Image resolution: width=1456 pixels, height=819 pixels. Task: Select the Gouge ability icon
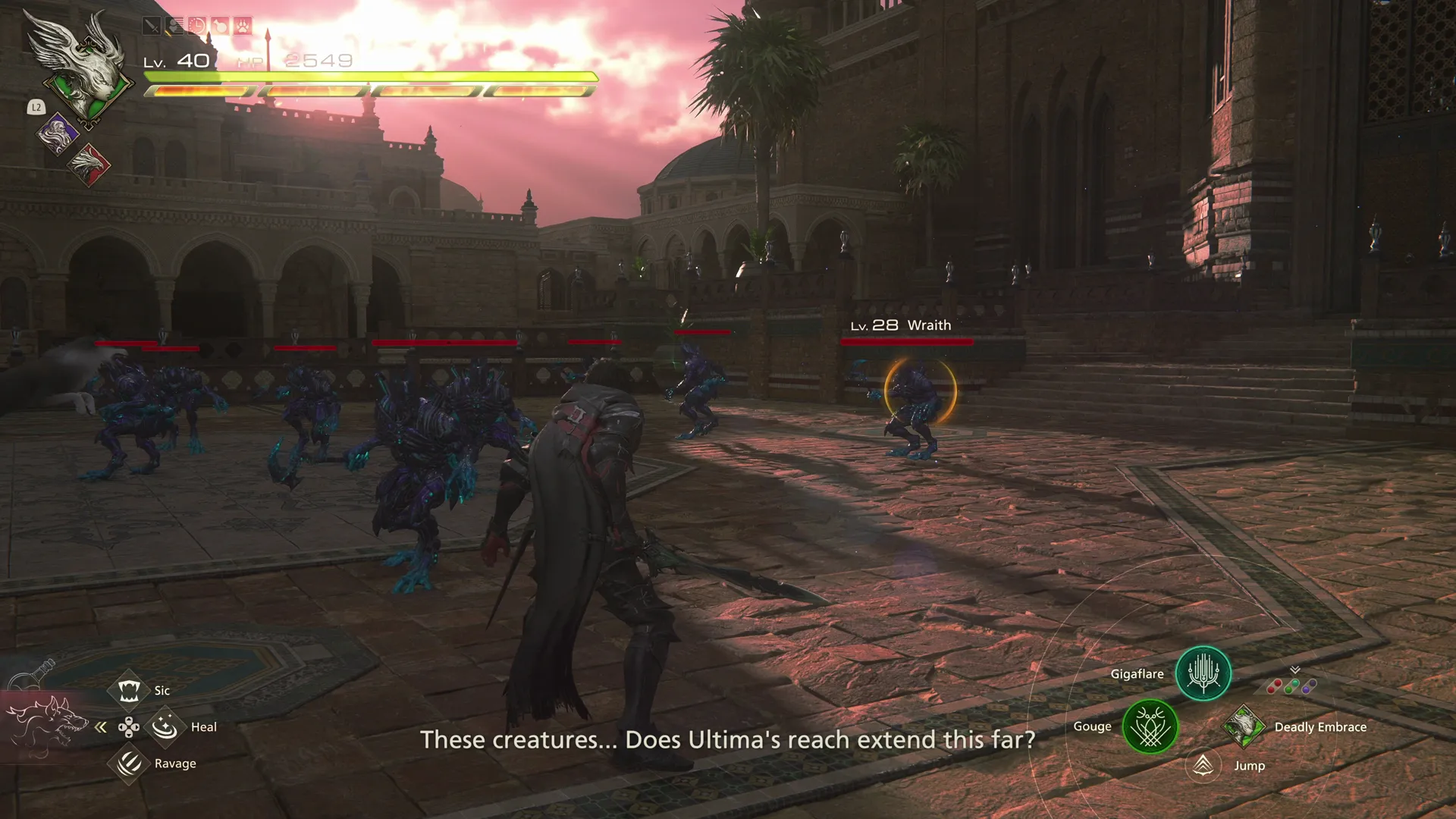(x=1149, y=726)
